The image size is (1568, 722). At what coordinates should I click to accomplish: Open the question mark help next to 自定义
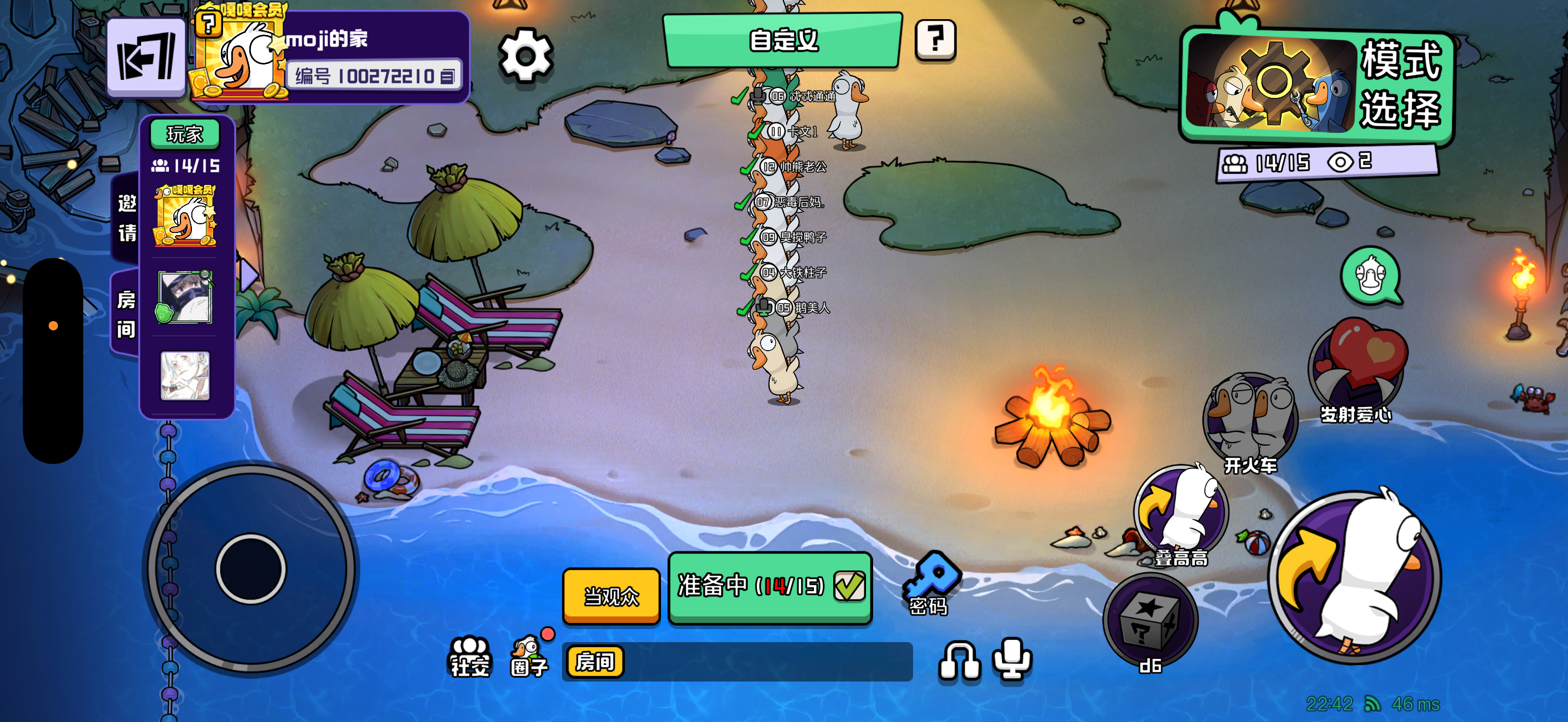[935, 40]
